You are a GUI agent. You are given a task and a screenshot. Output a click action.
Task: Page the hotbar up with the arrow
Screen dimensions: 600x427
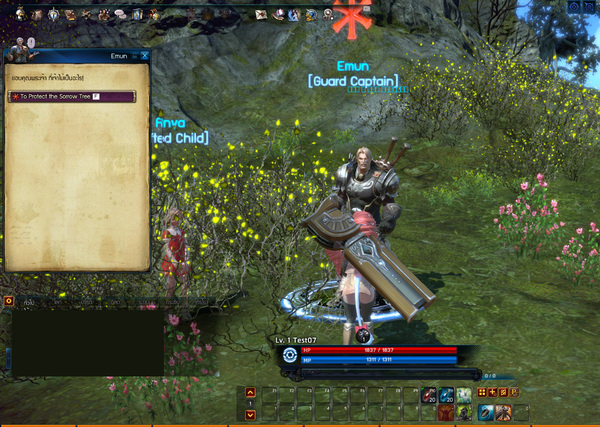250,393
